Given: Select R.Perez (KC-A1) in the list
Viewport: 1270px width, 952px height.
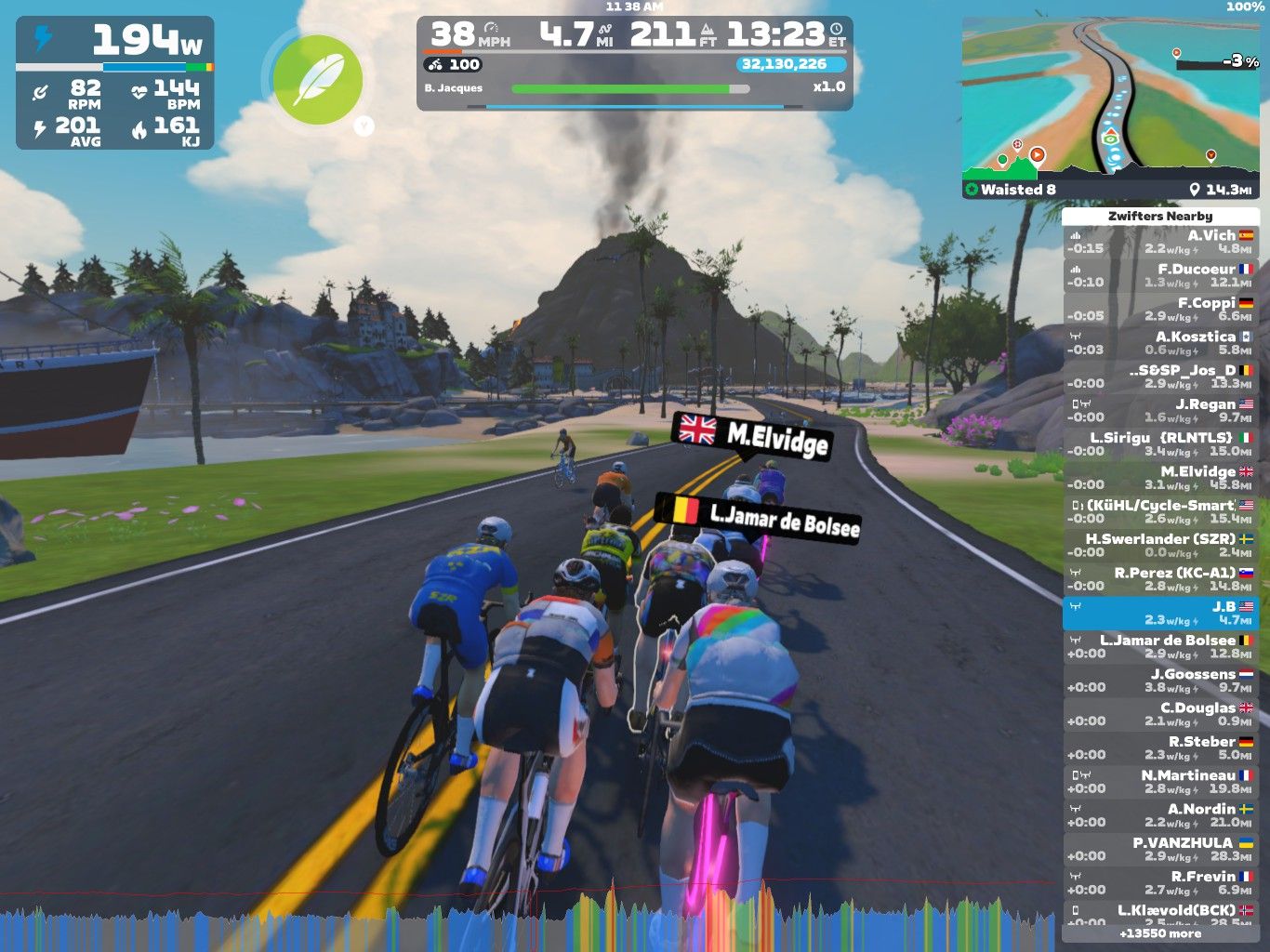Looking at the screenshot, I should pyautogui.click(x=1160, y=579).
